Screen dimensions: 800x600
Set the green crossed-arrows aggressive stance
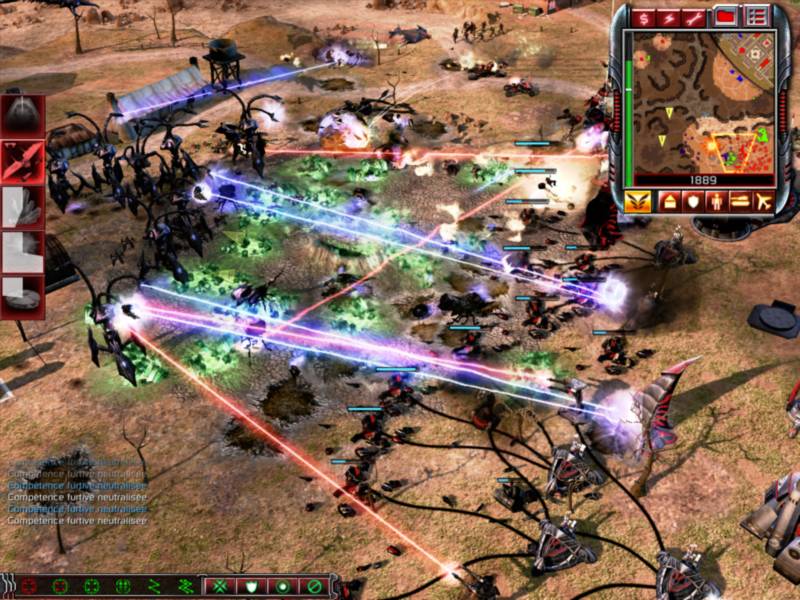220,586
